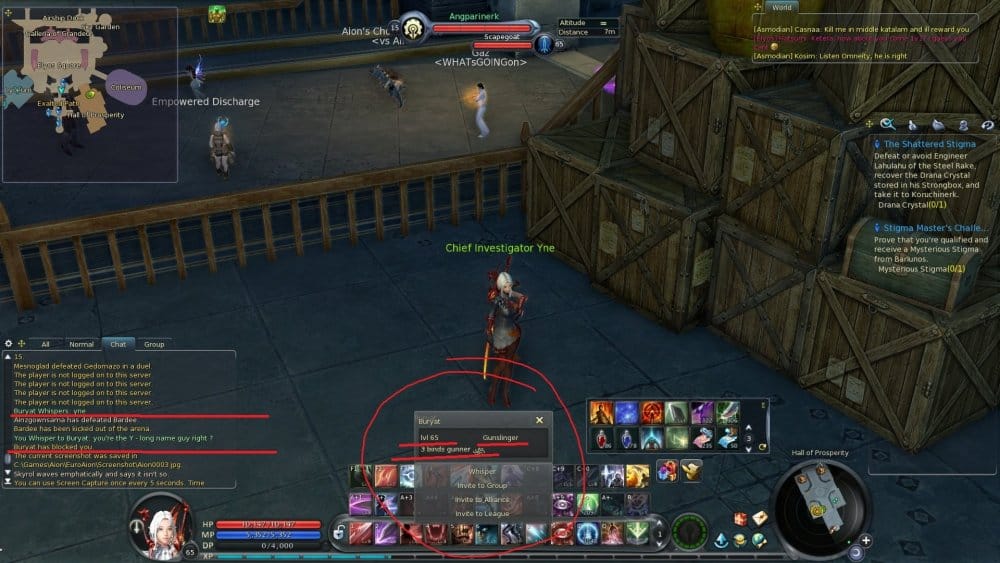The image size is (1000, 563).
Task: Click the magnifier icon above quest tracker
Action: pos(887,124)
